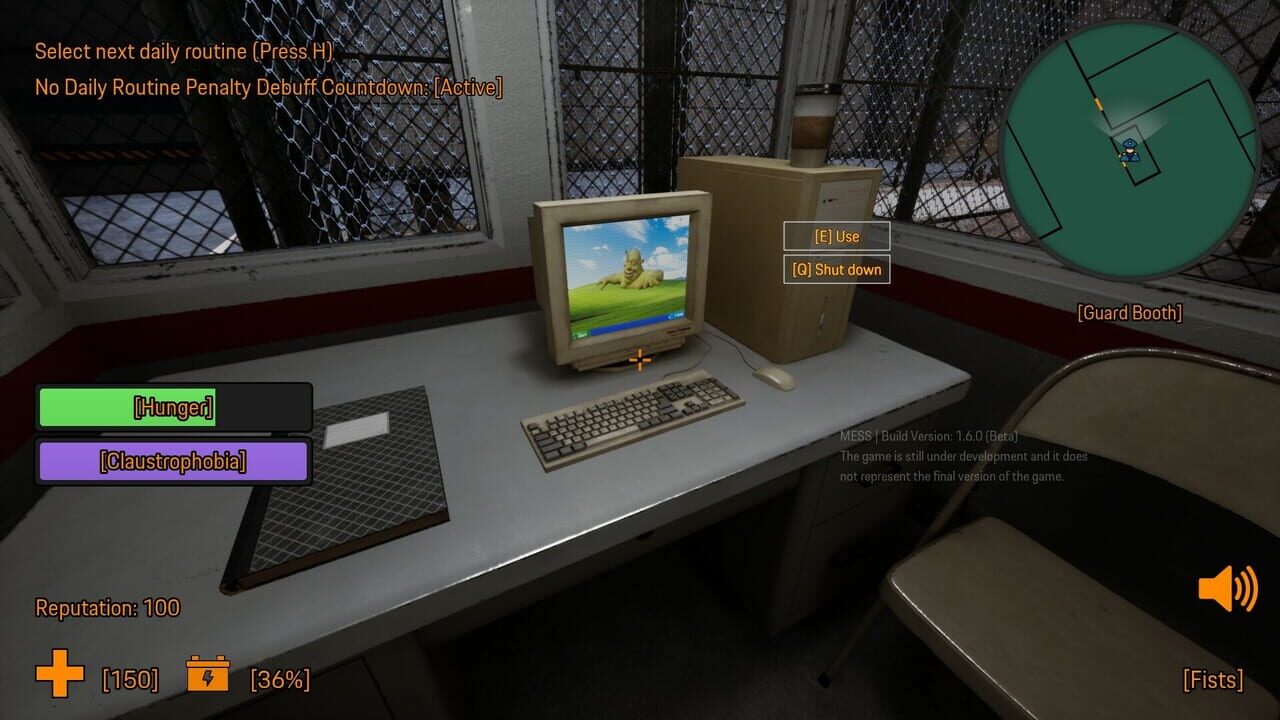Click the green [Hunger] status bar
The width and height of the screenshot is (1280, 720).
(172, 408)
